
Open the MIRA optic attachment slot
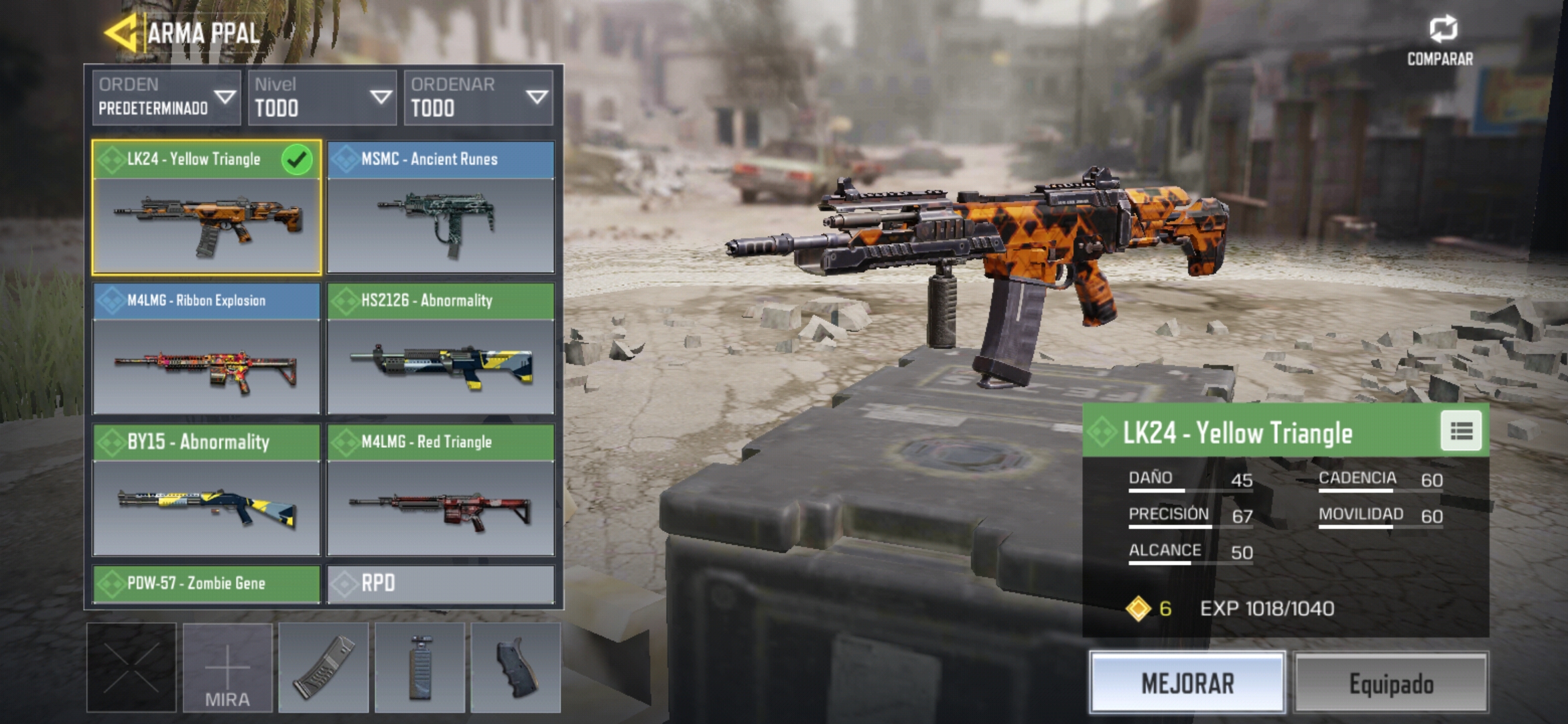(228, 668)
